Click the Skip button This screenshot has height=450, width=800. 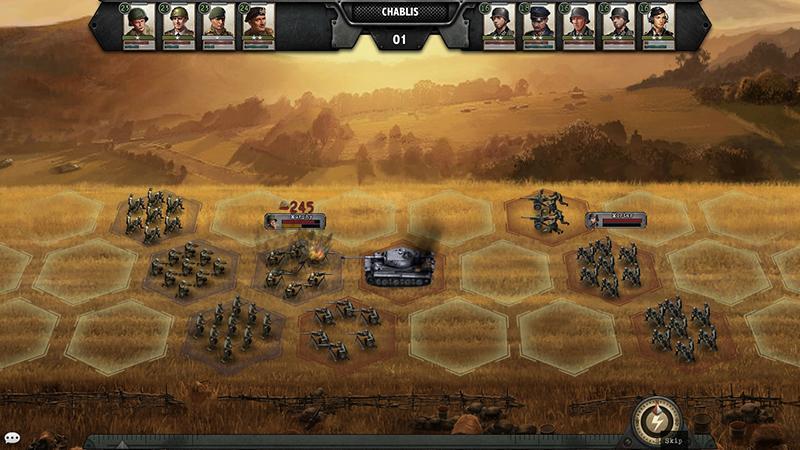(677, 439)
